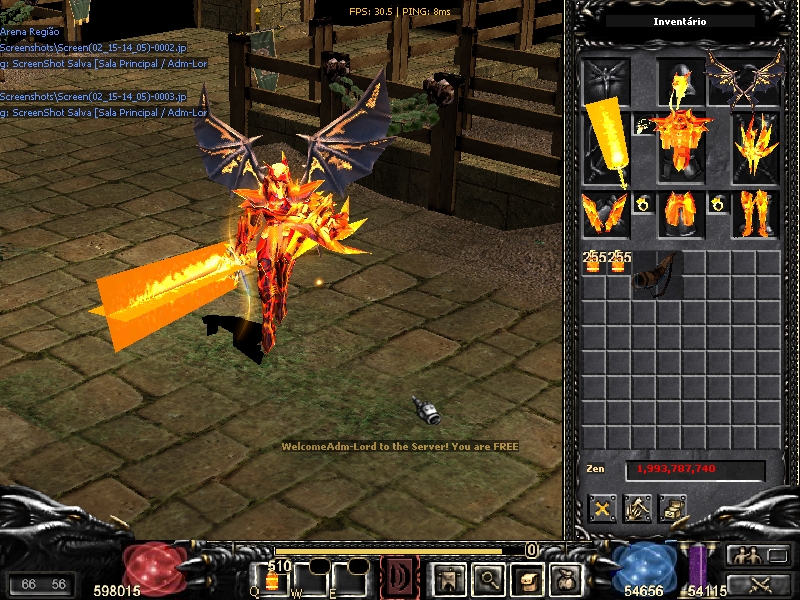The height and width of the screenshot is (600, 800).
Task: Select the equipped flame boots slot
Action: [755, 214]
